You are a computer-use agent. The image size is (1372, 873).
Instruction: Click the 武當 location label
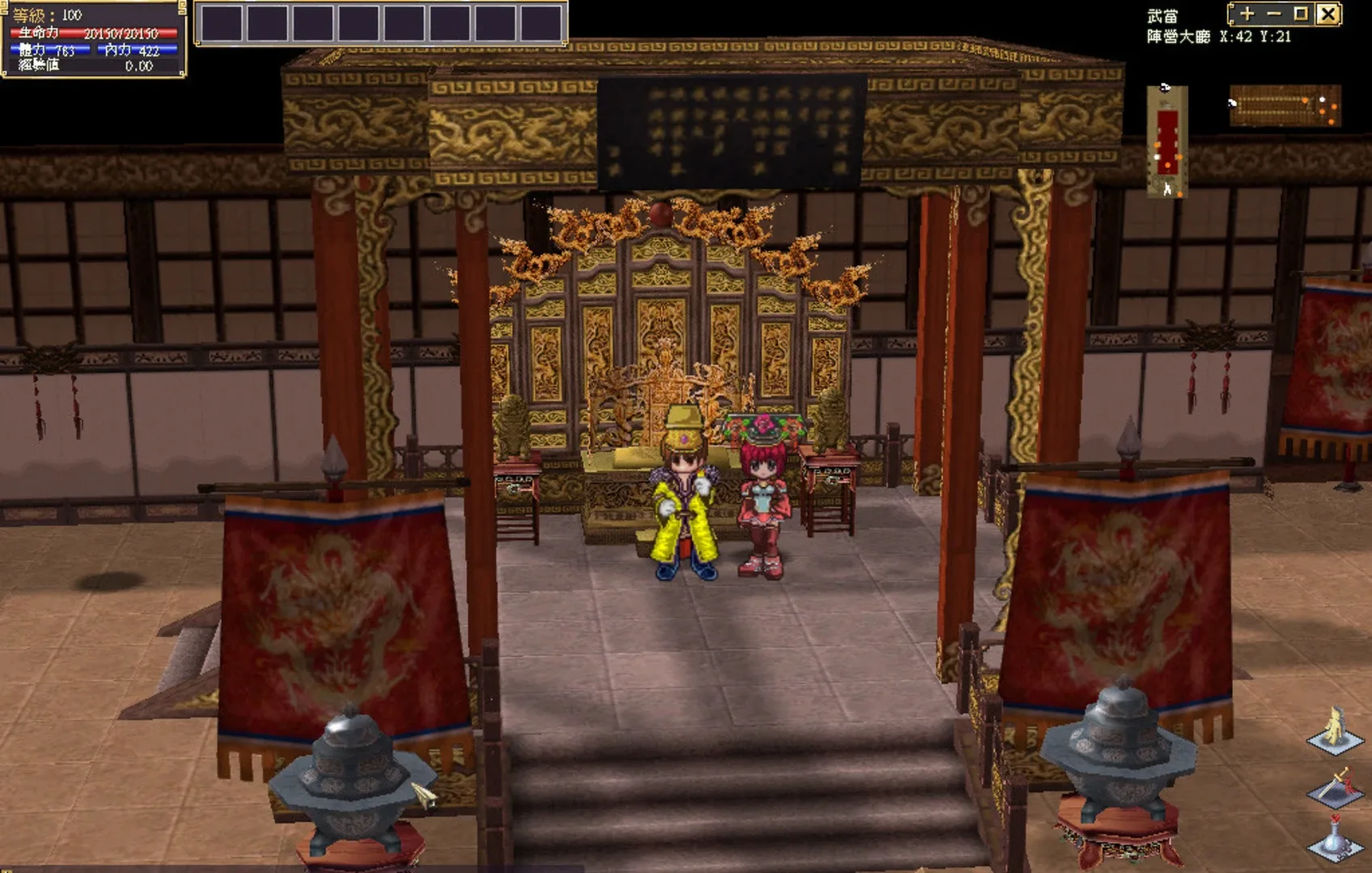[x=1163, y=14]
